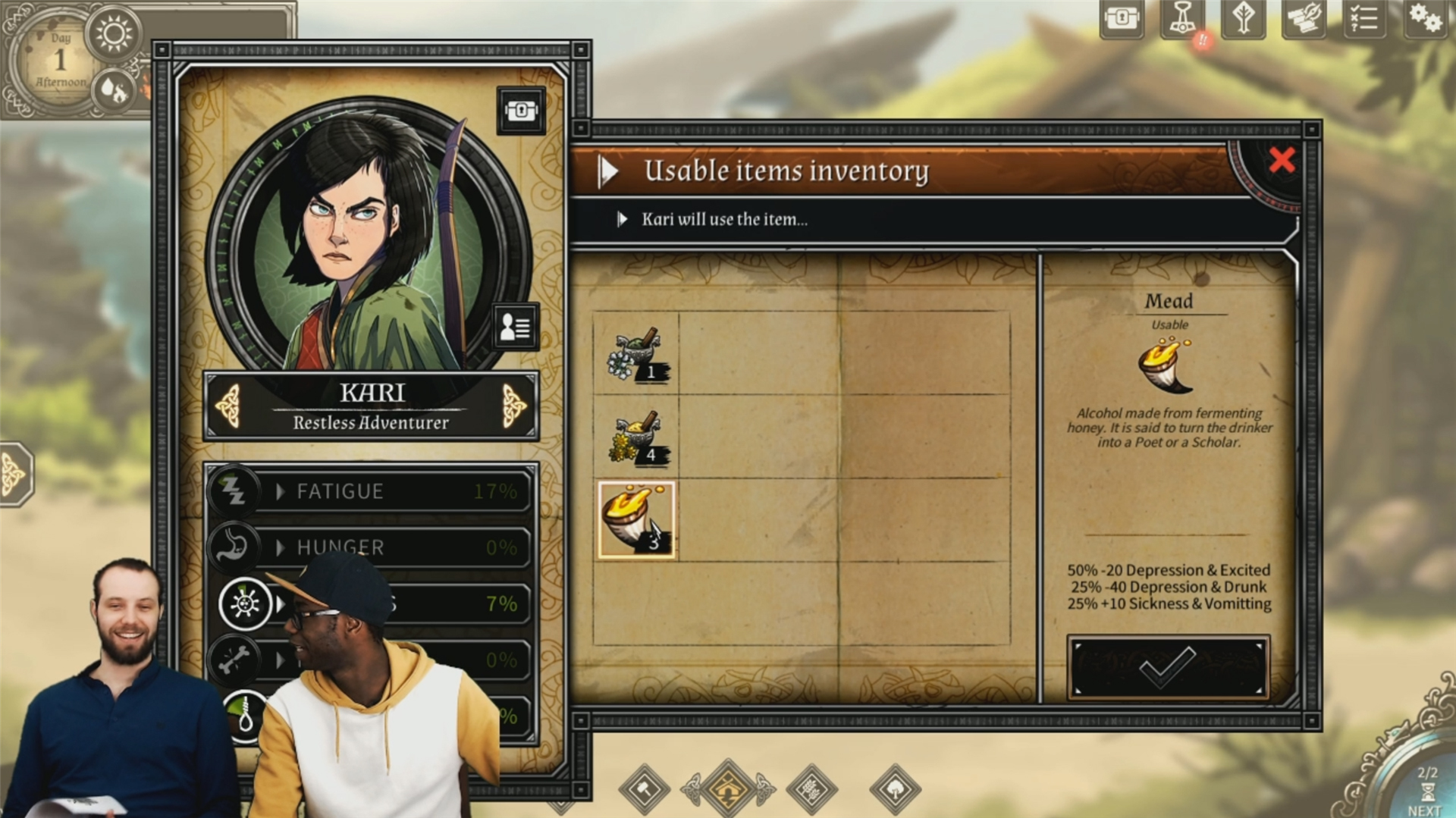Screen dimensions: 1456x818
Task: Open the objectives checklist
Action: tap(1363, 18)
